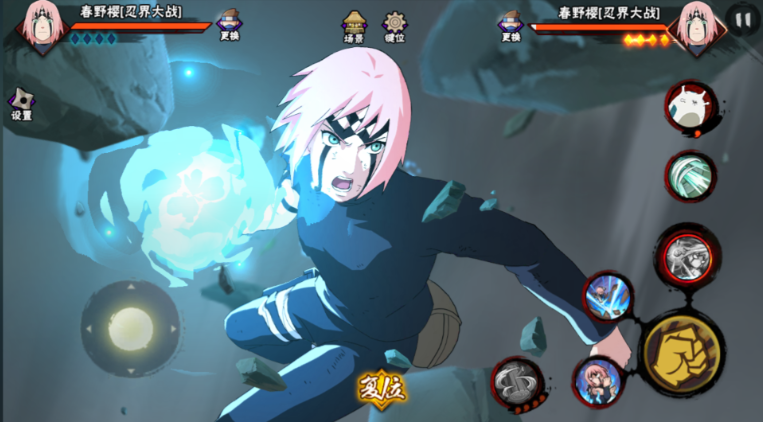Tap the 复位 reset button
Viewport: 763px width, 422px height.
[x=382, y=388]
